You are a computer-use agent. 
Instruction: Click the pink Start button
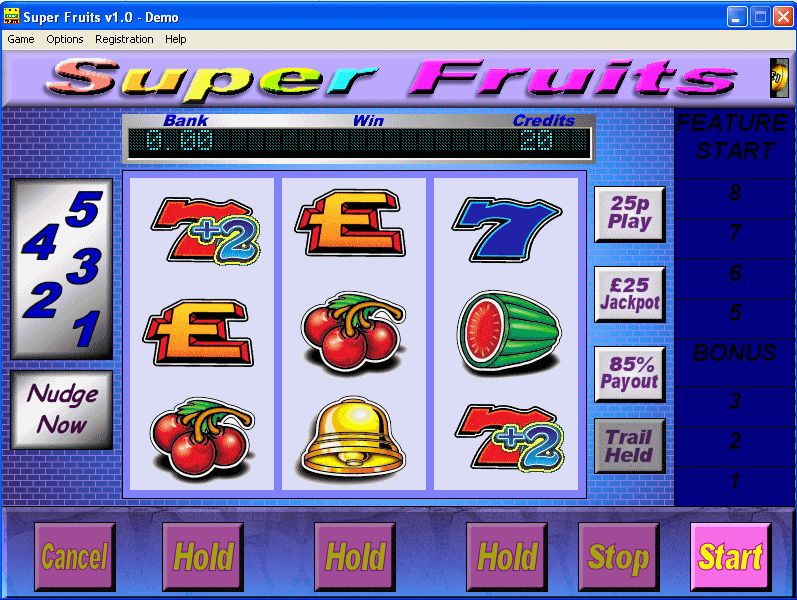click(x=730, y=556)
